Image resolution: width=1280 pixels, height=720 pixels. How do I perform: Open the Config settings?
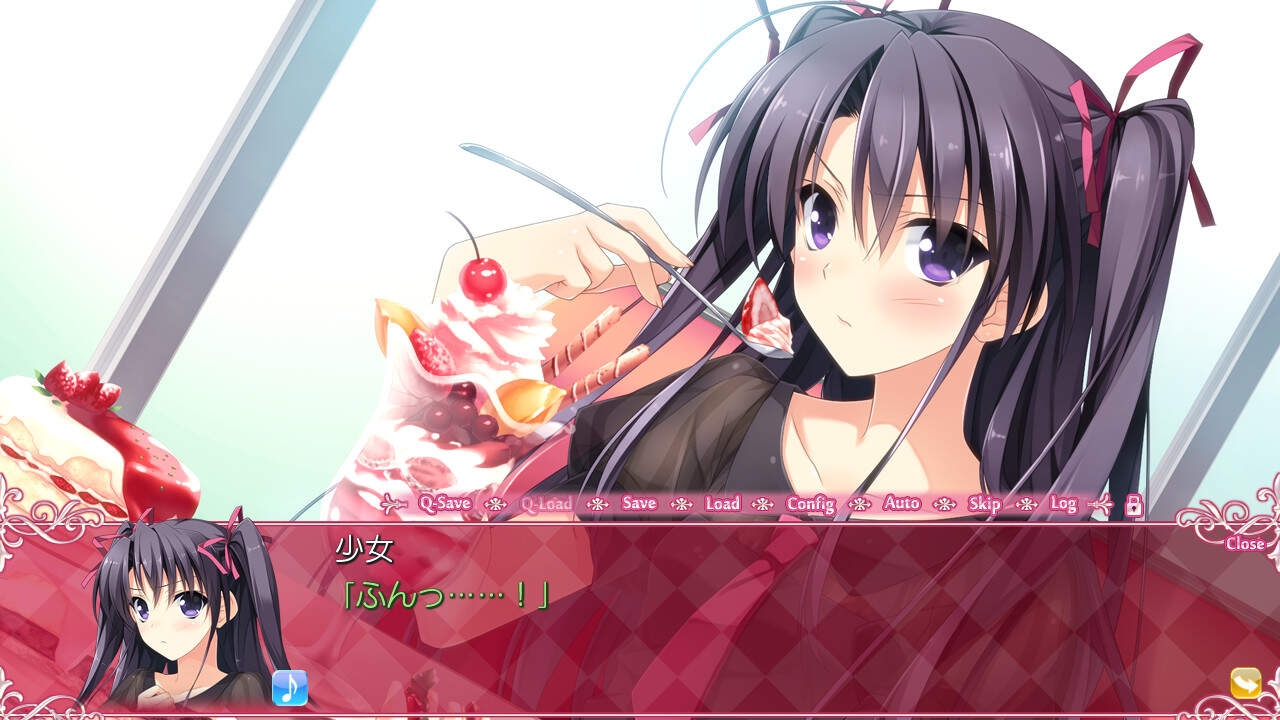coord(810,503)
